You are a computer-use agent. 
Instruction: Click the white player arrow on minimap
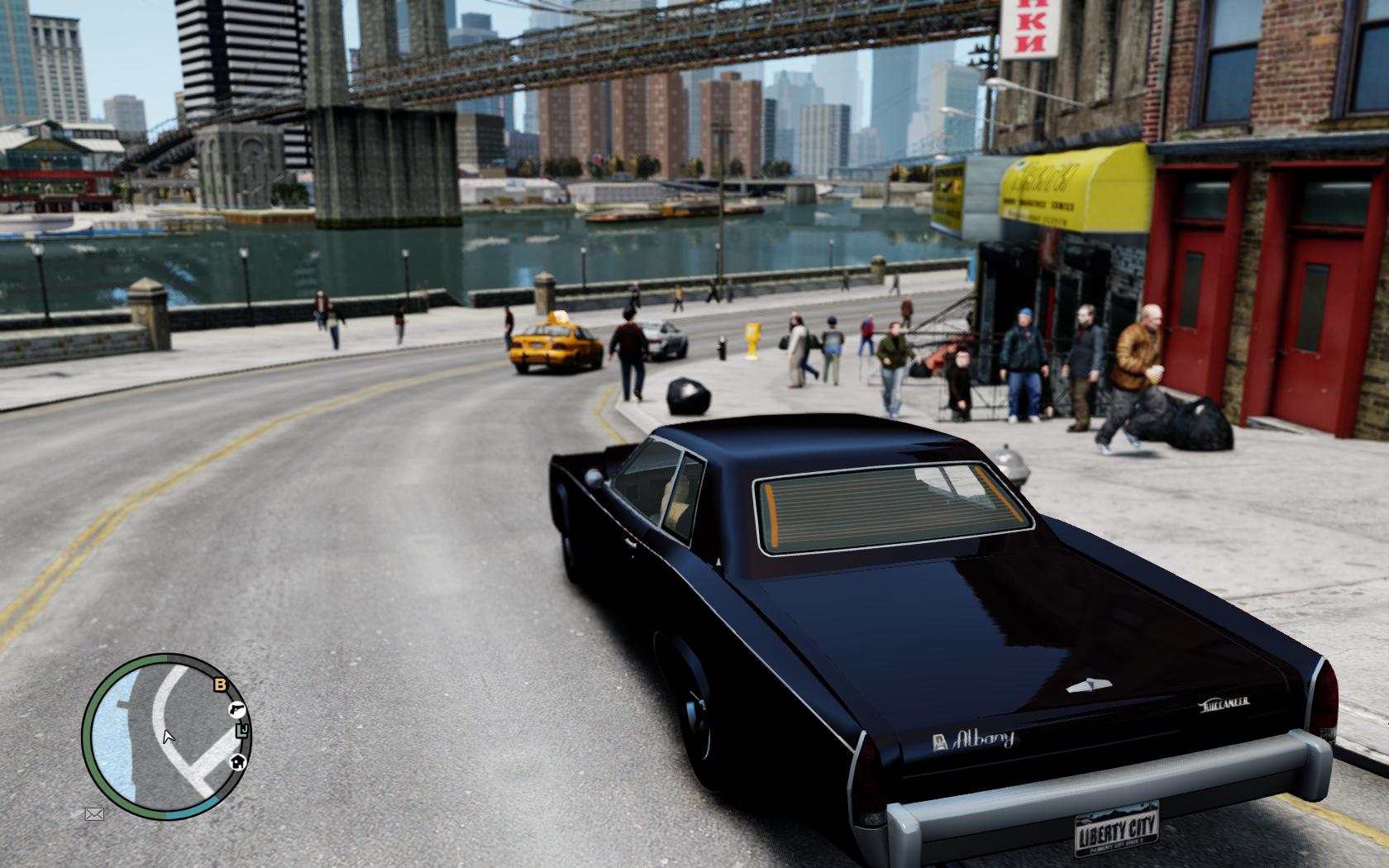[169, 736]
